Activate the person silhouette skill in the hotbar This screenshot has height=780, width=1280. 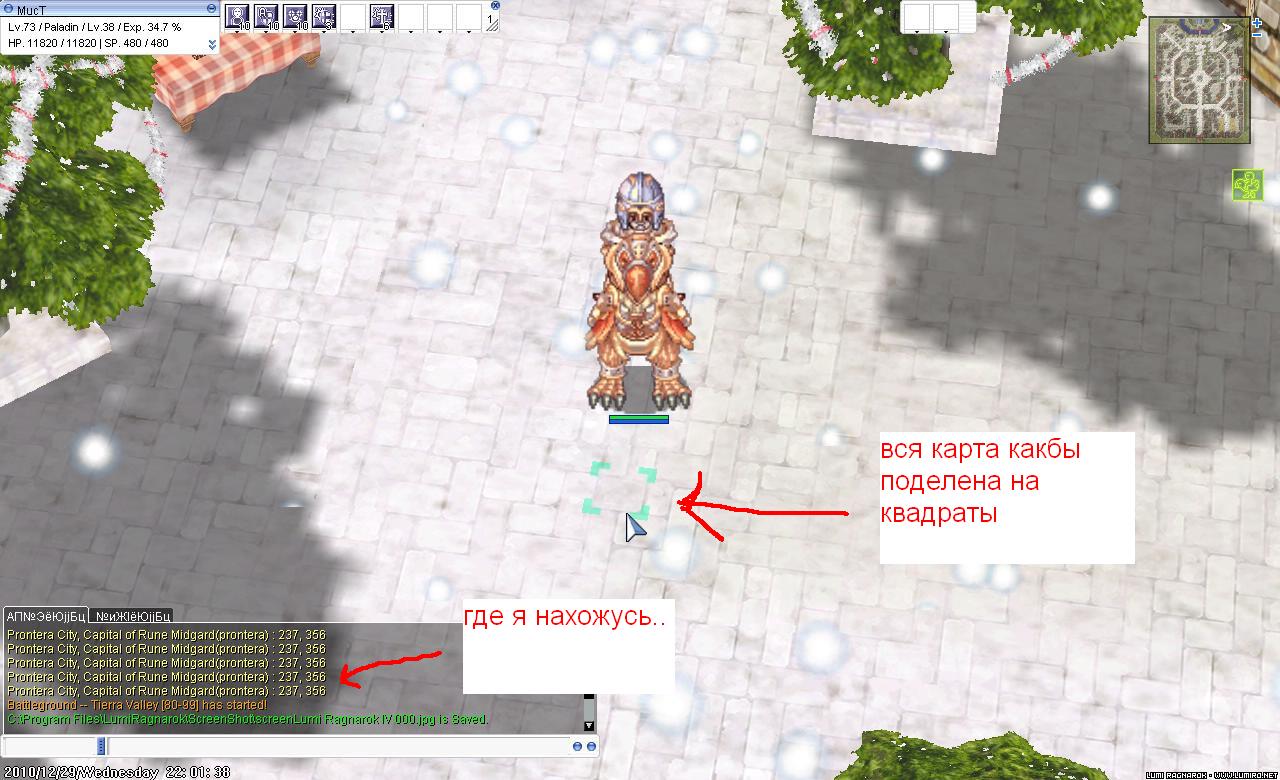(238, 17)
